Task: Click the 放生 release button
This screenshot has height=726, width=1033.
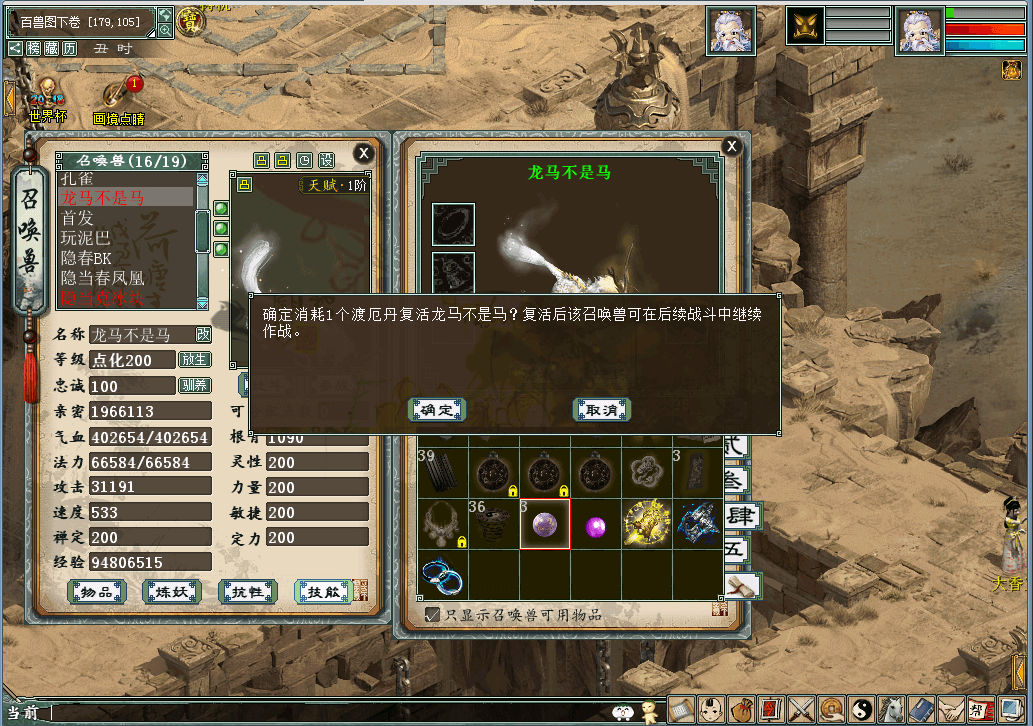Action: point(194,360)
